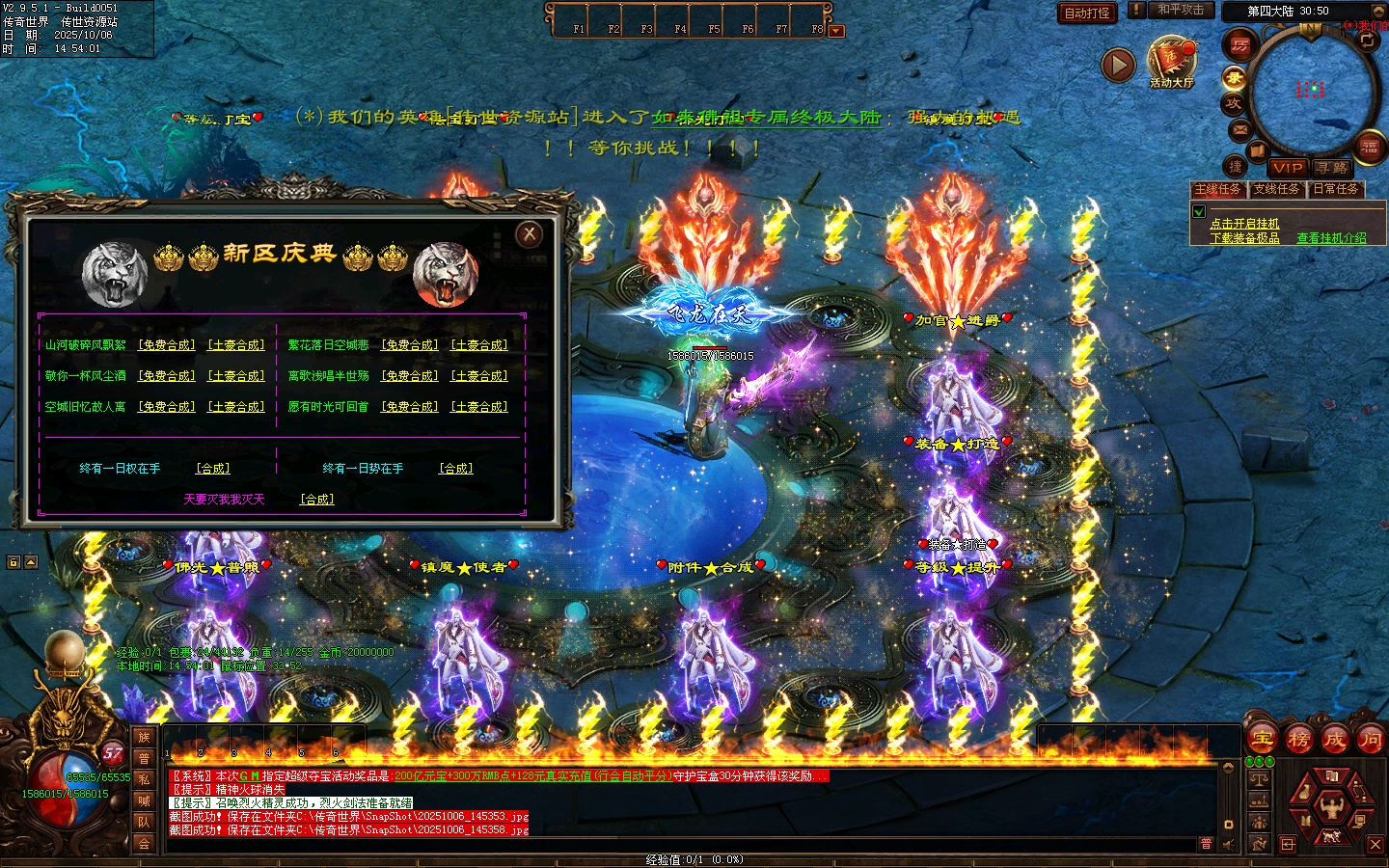Open the 活动大厅 event hall icon
This screenshot has height=868, width=1389.
(x=1171, y=63)
